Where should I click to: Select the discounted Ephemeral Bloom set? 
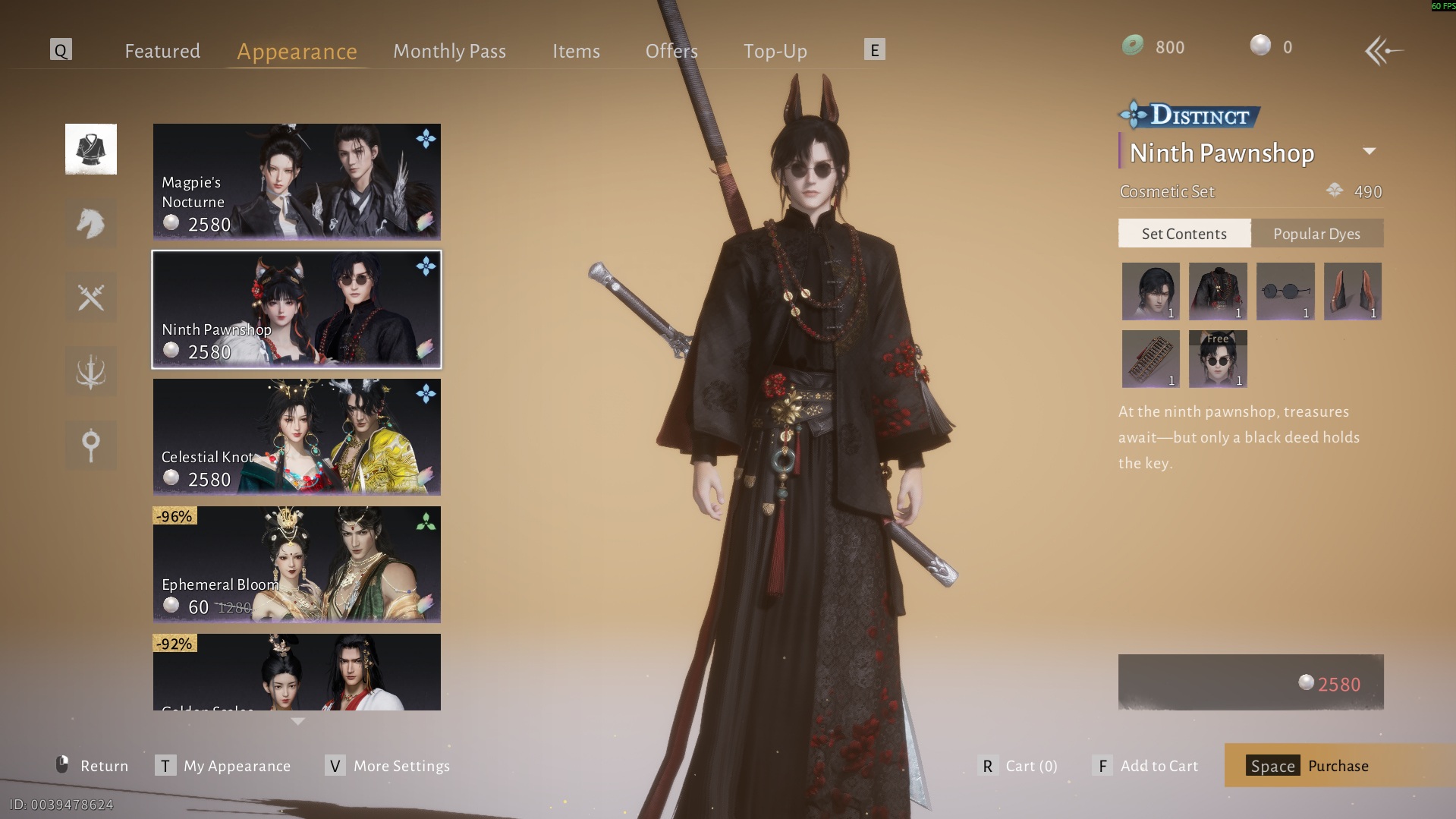click(x=297, y=565)
